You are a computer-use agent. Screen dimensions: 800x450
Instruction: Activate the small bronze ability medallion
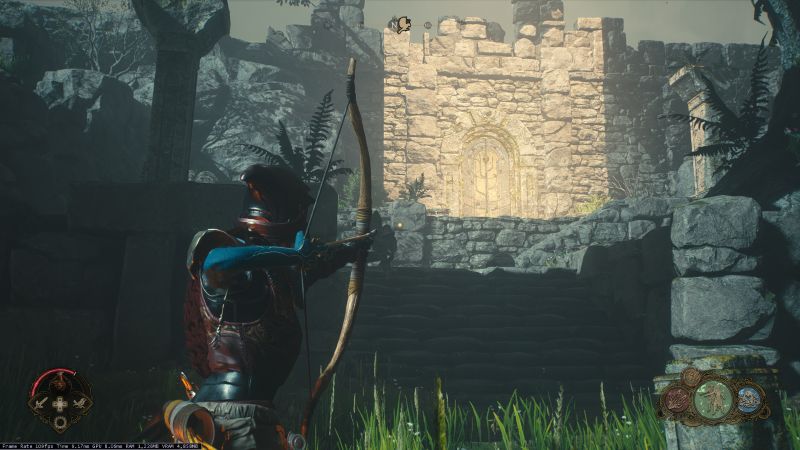[692, 377]
